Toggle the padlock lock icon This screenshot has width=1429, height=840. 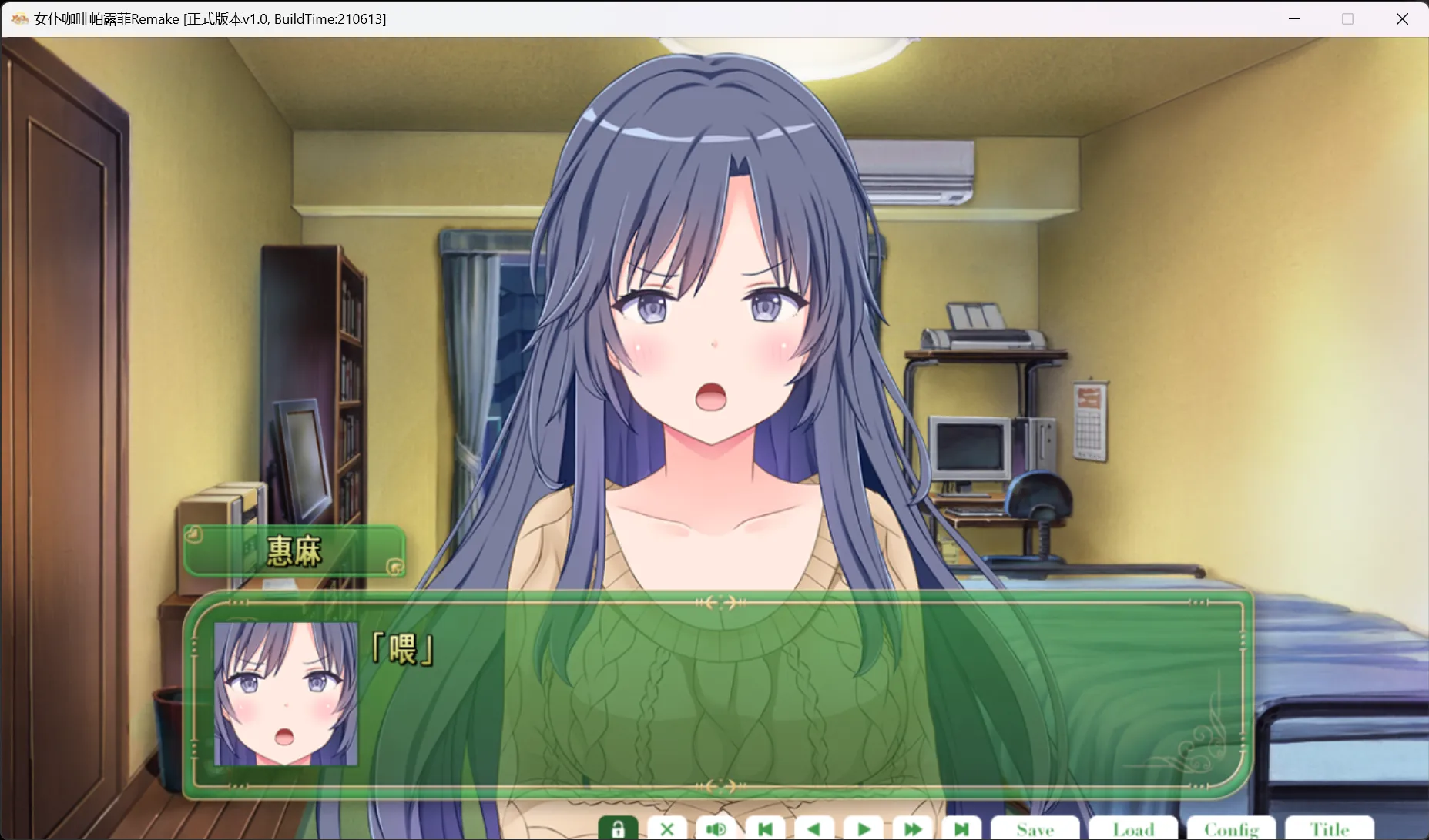point(619,829)
